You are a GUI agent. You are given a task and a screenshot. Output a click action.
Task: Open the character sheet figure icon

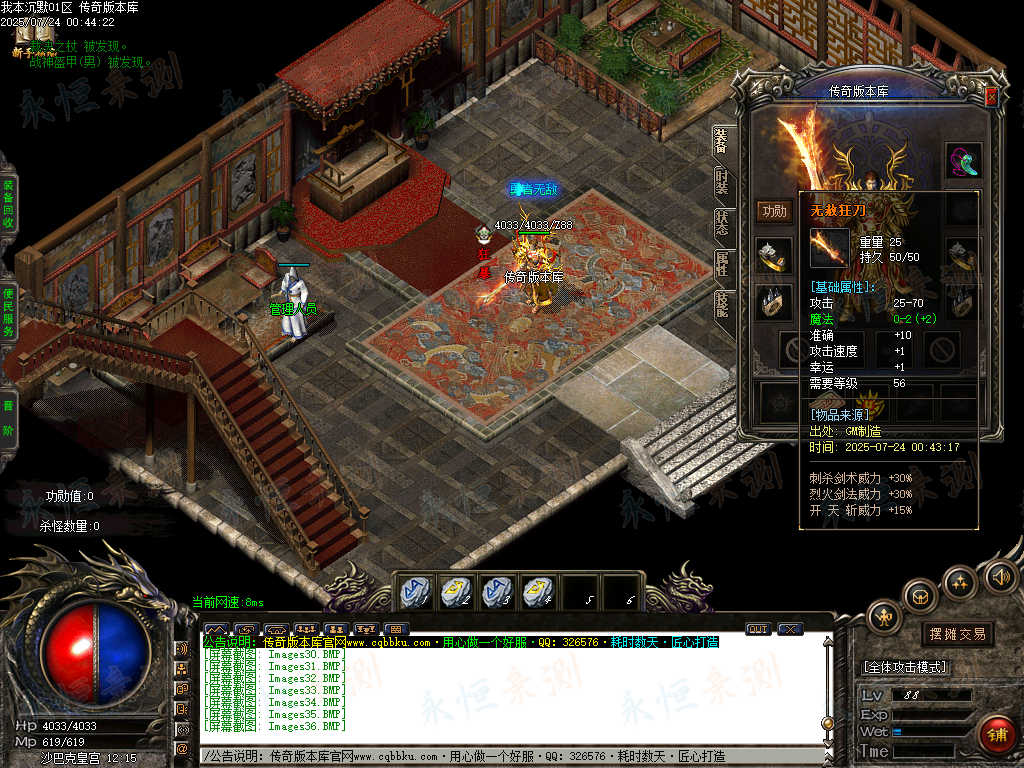point(885,618)
